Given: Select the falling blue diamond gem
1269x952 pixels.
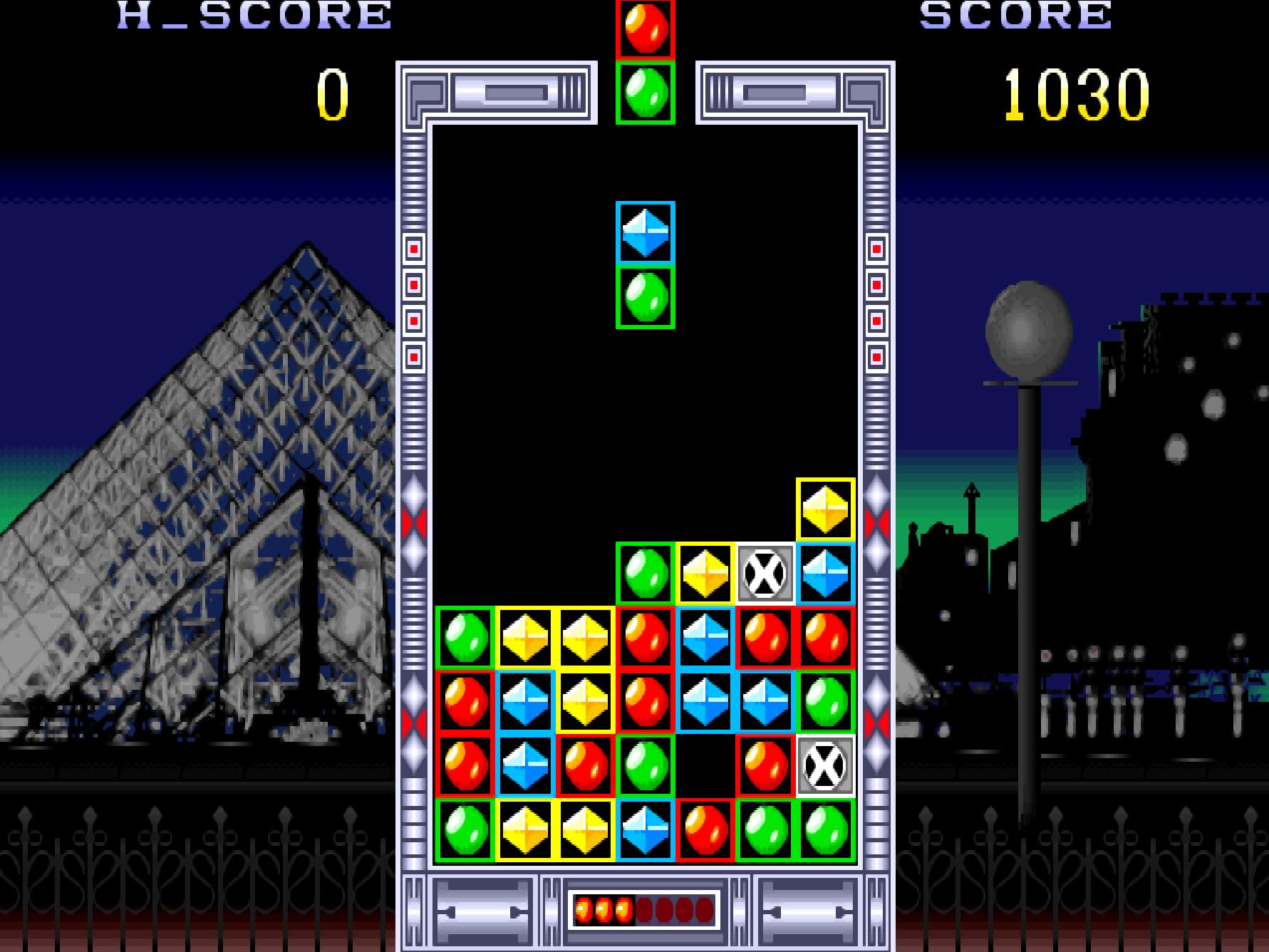Looking at the screenshot, I should (645, 232).
